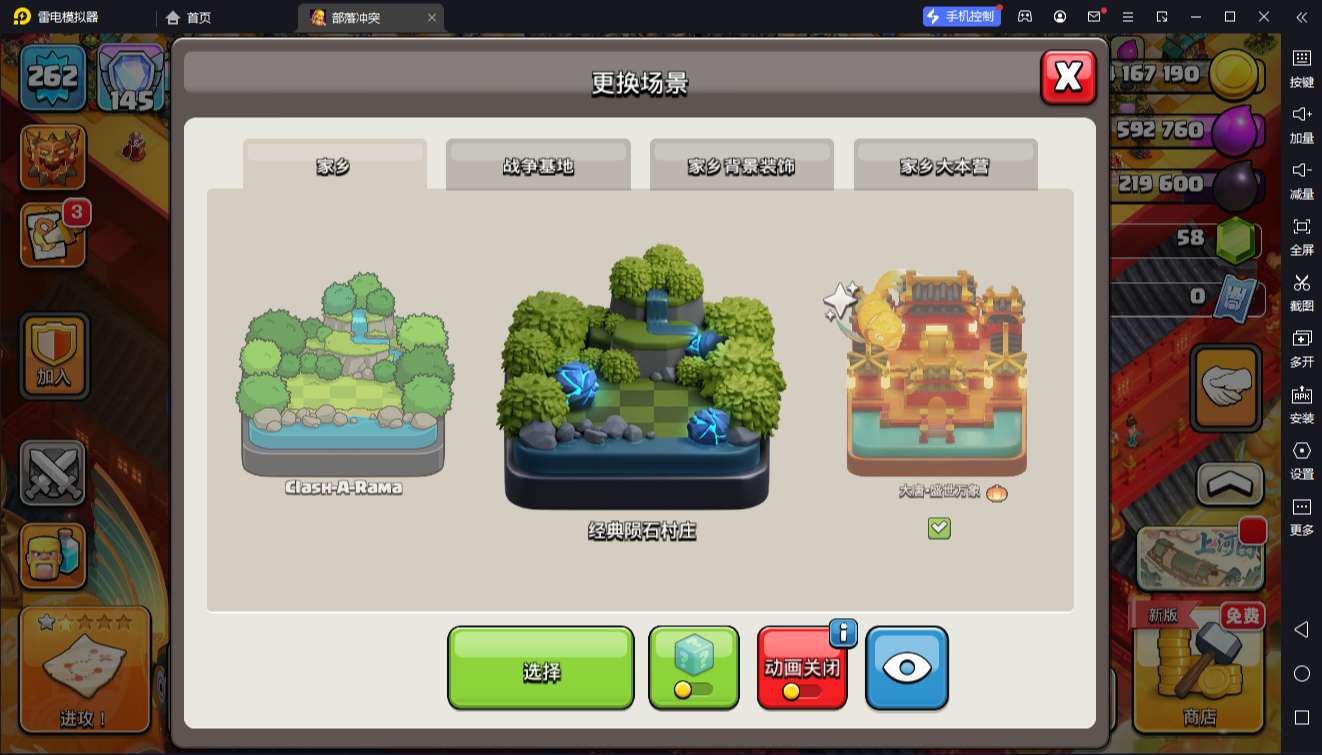Collapse the emulator sidebar with the chevron
Viewport: 1322px width, 755px height.
(1301, 17)
